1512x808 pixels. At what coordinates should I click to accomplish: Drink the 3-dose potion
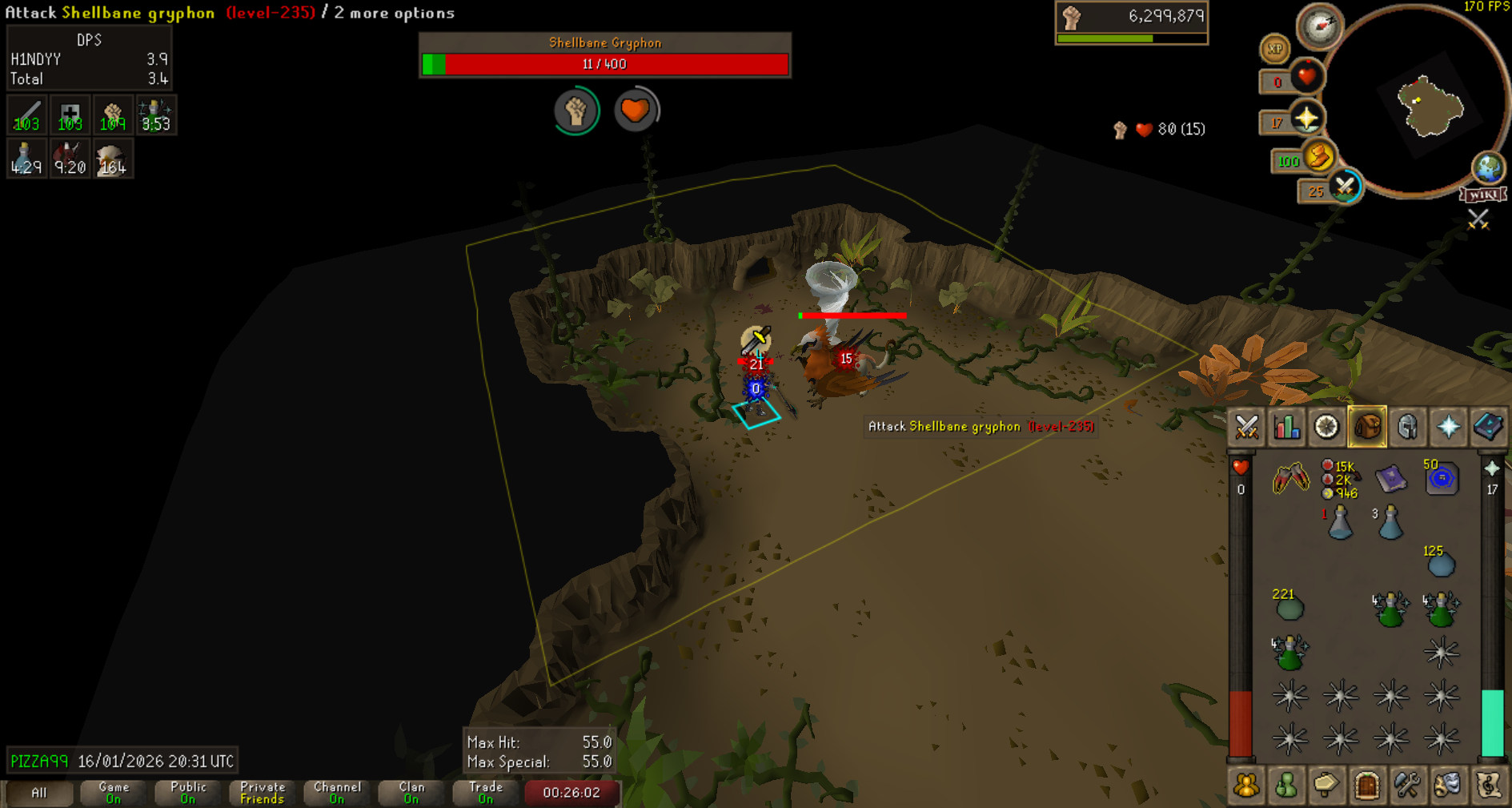point(1391,523)
